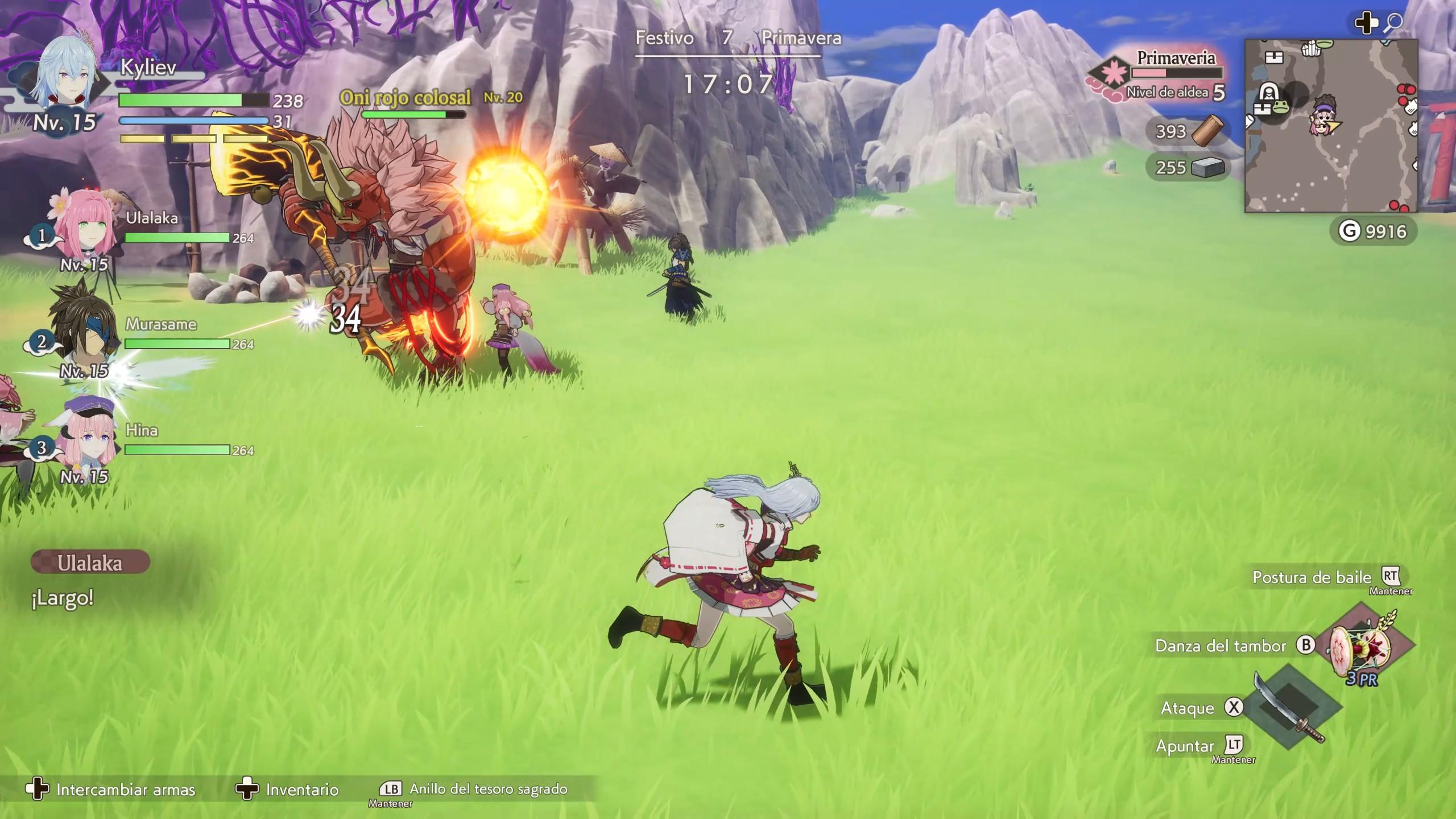Activate the Danza del tambor drum skill icon
Viewport: 1456px width, 819px height.
click(x=1361, y=648)
